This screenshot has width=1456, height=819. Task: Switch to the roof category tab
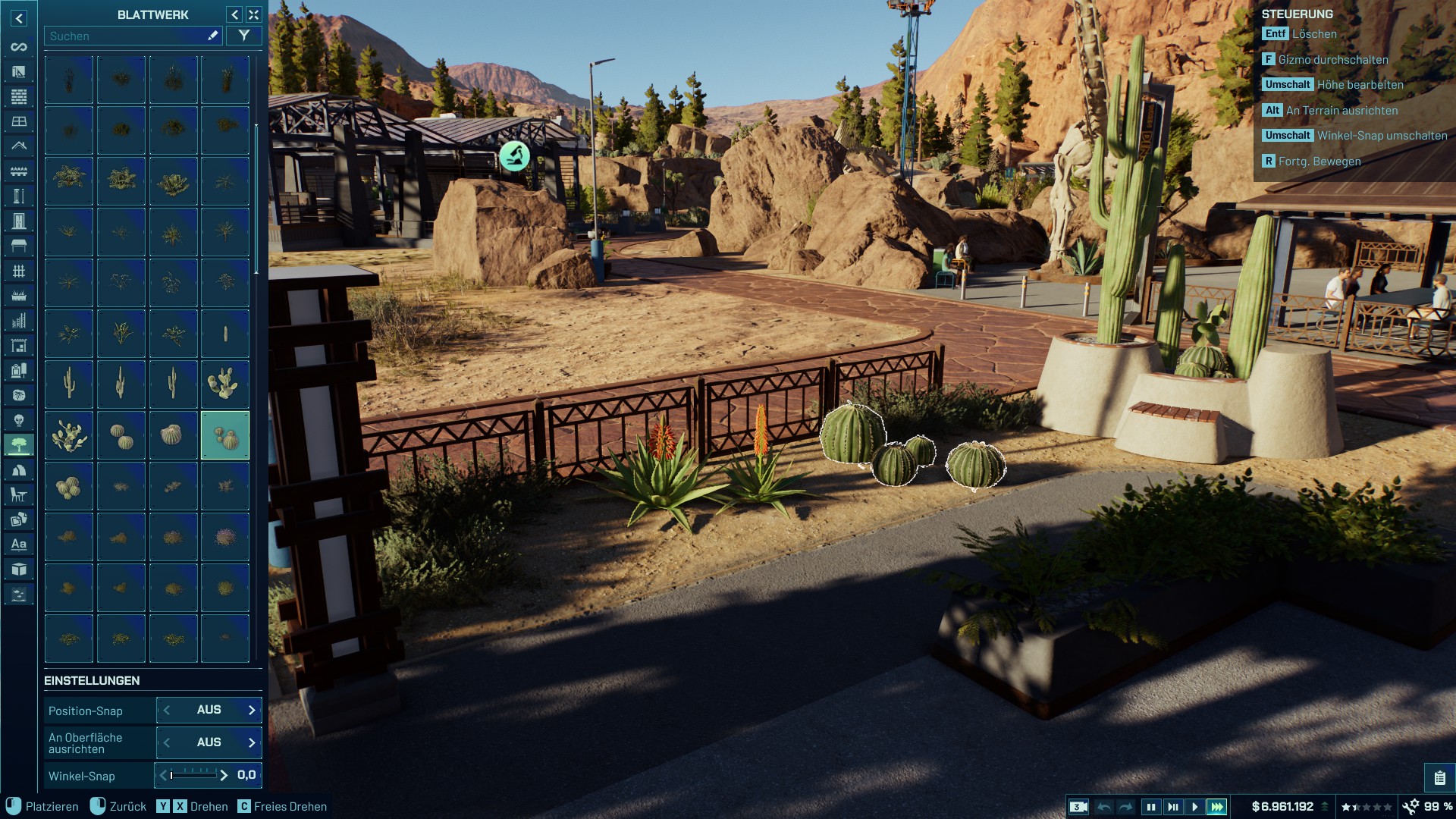tap(19, 146)
